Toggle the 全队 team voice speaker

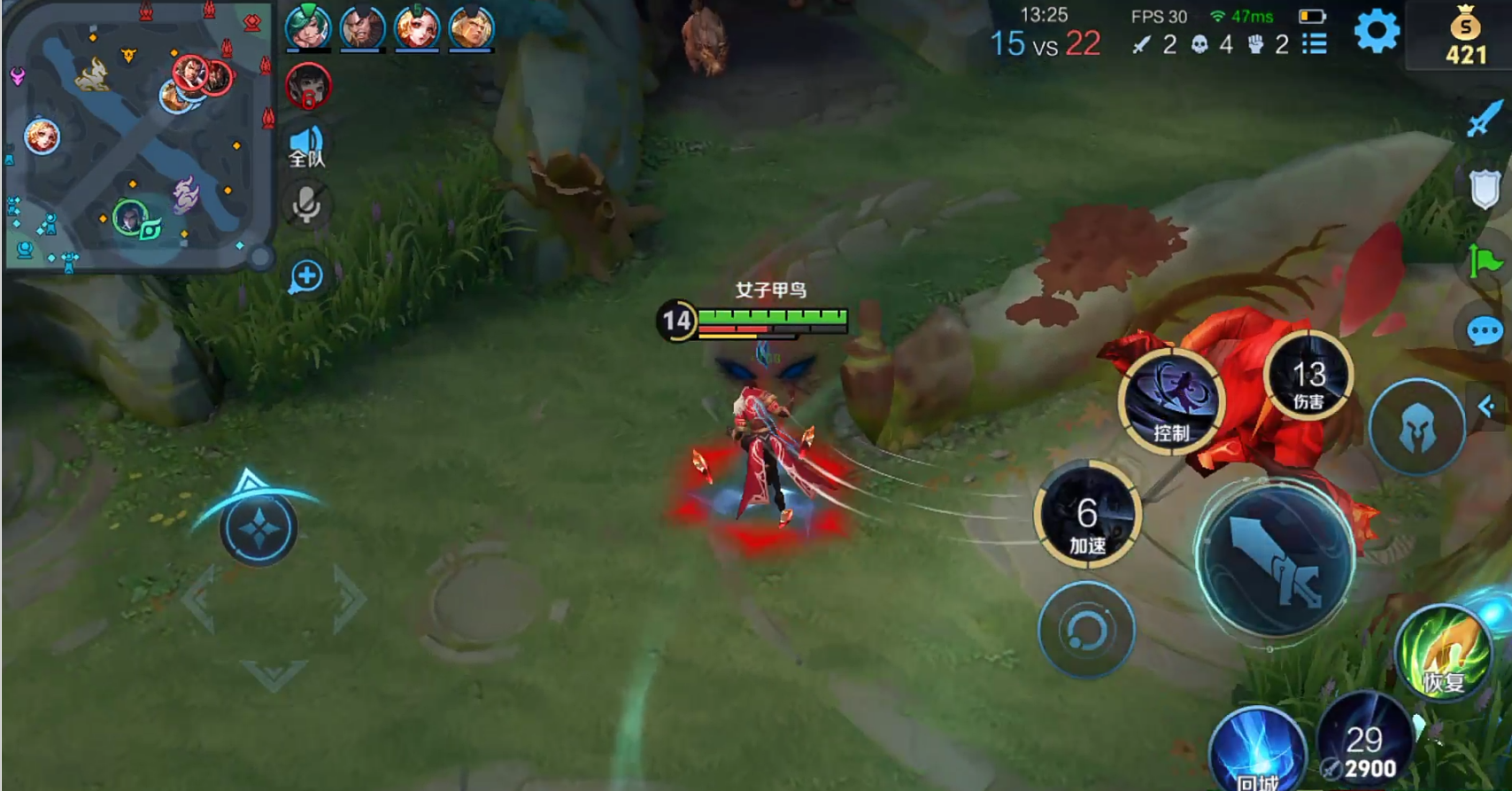pyautogui.click(x=306, y=146)
